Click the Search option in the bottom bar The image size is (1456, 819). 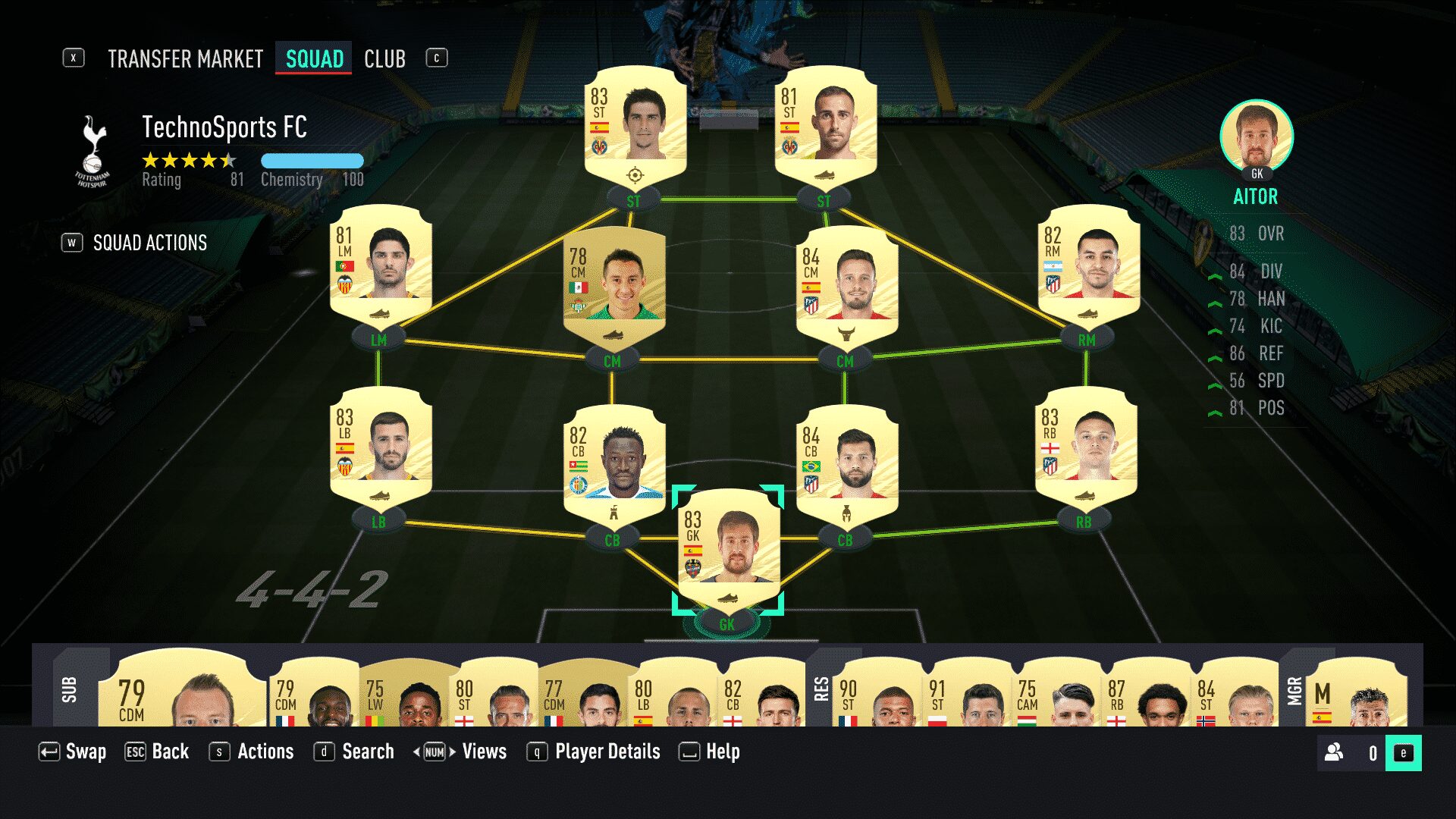coord(368,752)
